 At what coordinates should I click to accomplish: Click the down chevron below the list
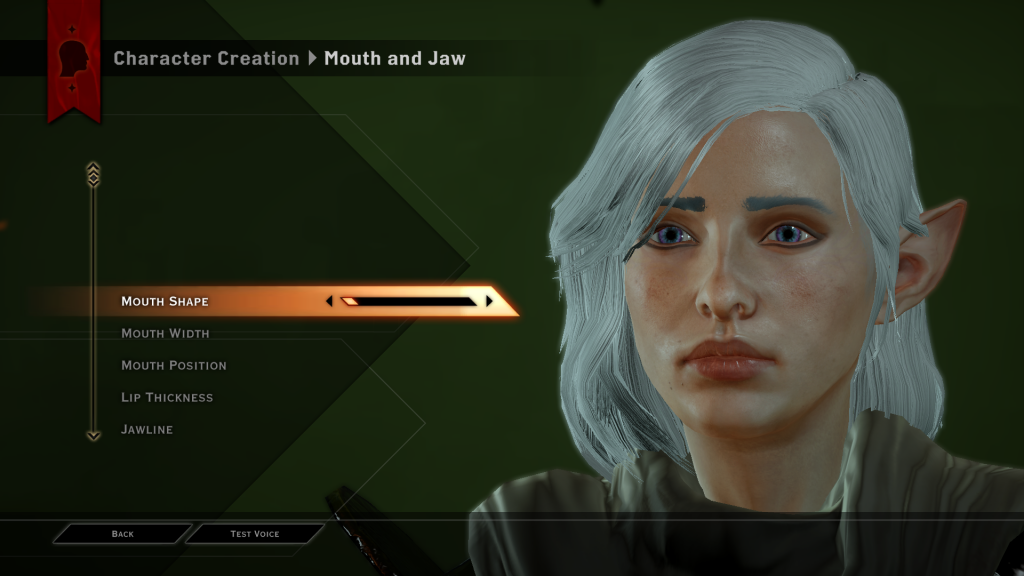point(94,435)
